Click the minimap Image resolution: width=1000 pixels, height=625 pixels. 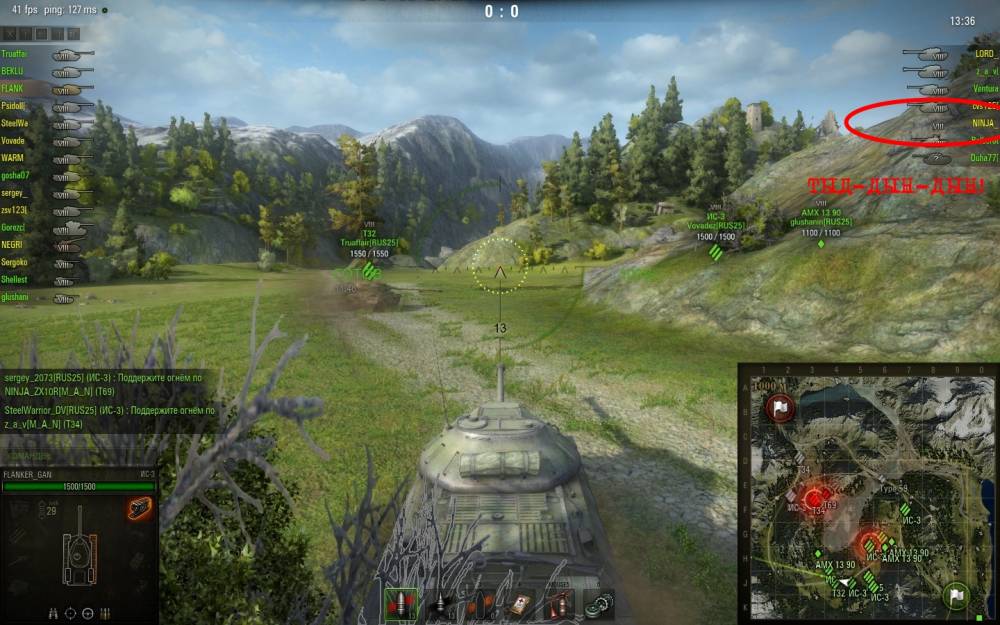coord(868,492)
